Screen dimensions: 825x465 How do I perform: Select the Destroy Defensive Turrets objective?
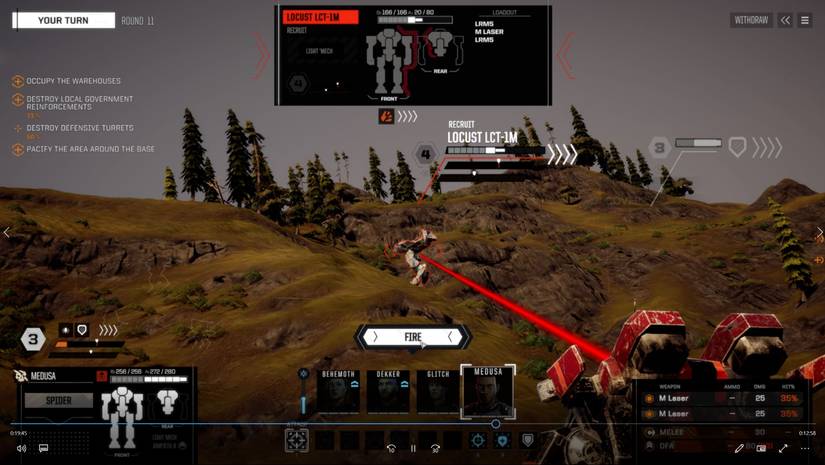tap(80, 128)
